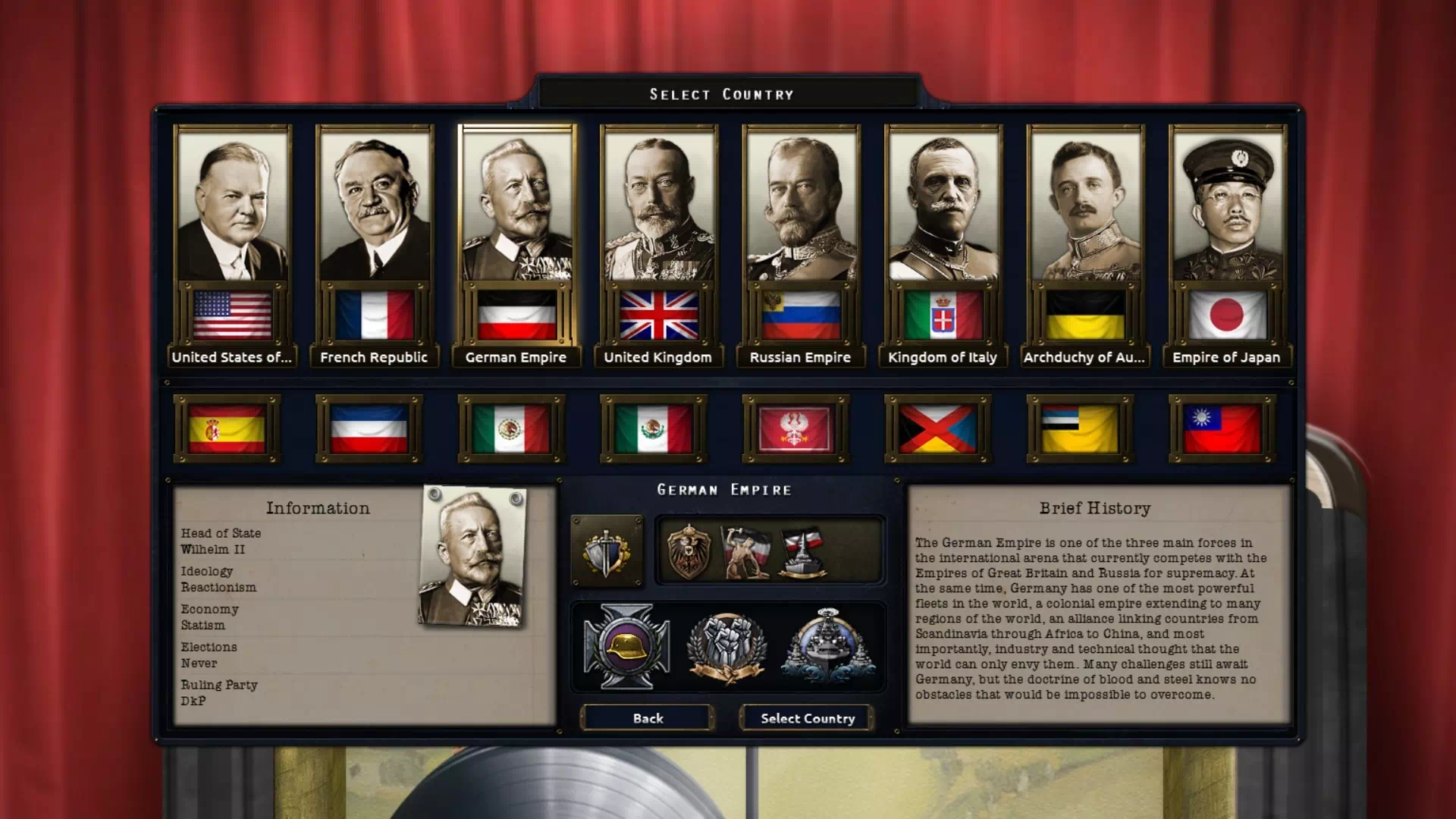1456x819 pixels.
Task: Select the black imperial eagle shield icon
Action: pyautogui.click(x=688, y=551)
